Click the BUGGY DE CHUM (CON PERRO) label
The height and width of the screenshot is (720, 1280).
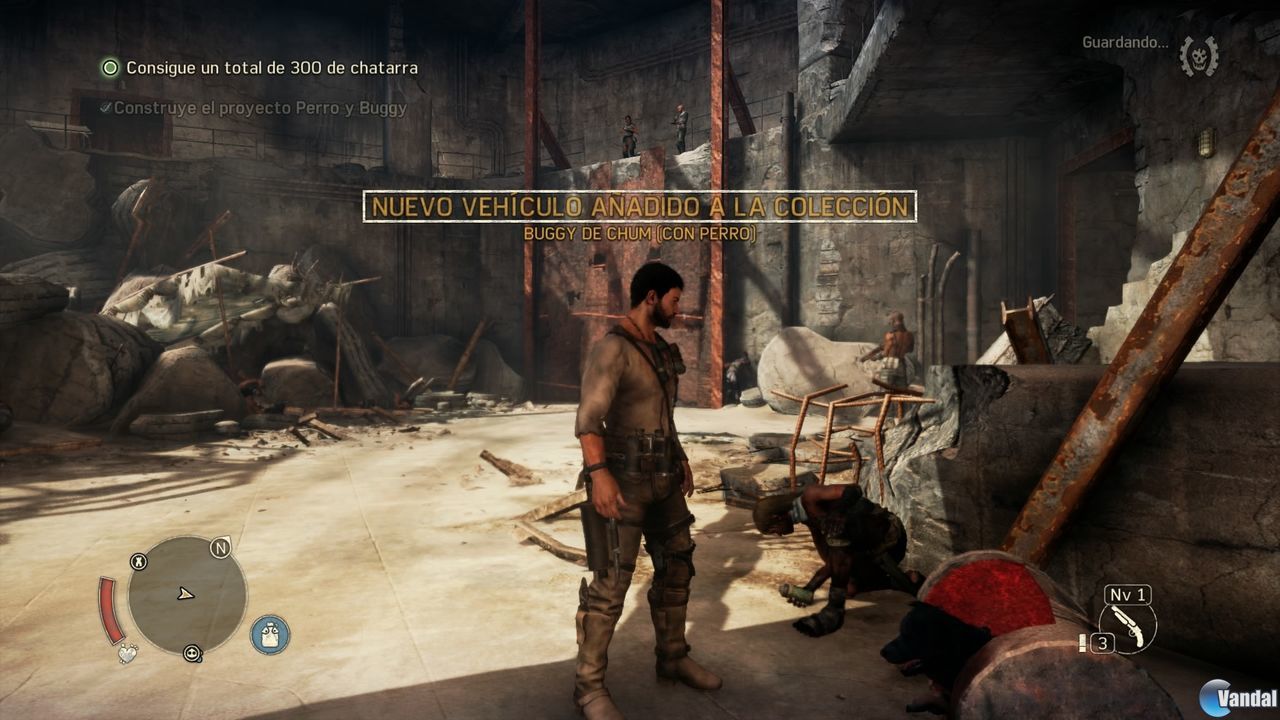coord(638,233)
